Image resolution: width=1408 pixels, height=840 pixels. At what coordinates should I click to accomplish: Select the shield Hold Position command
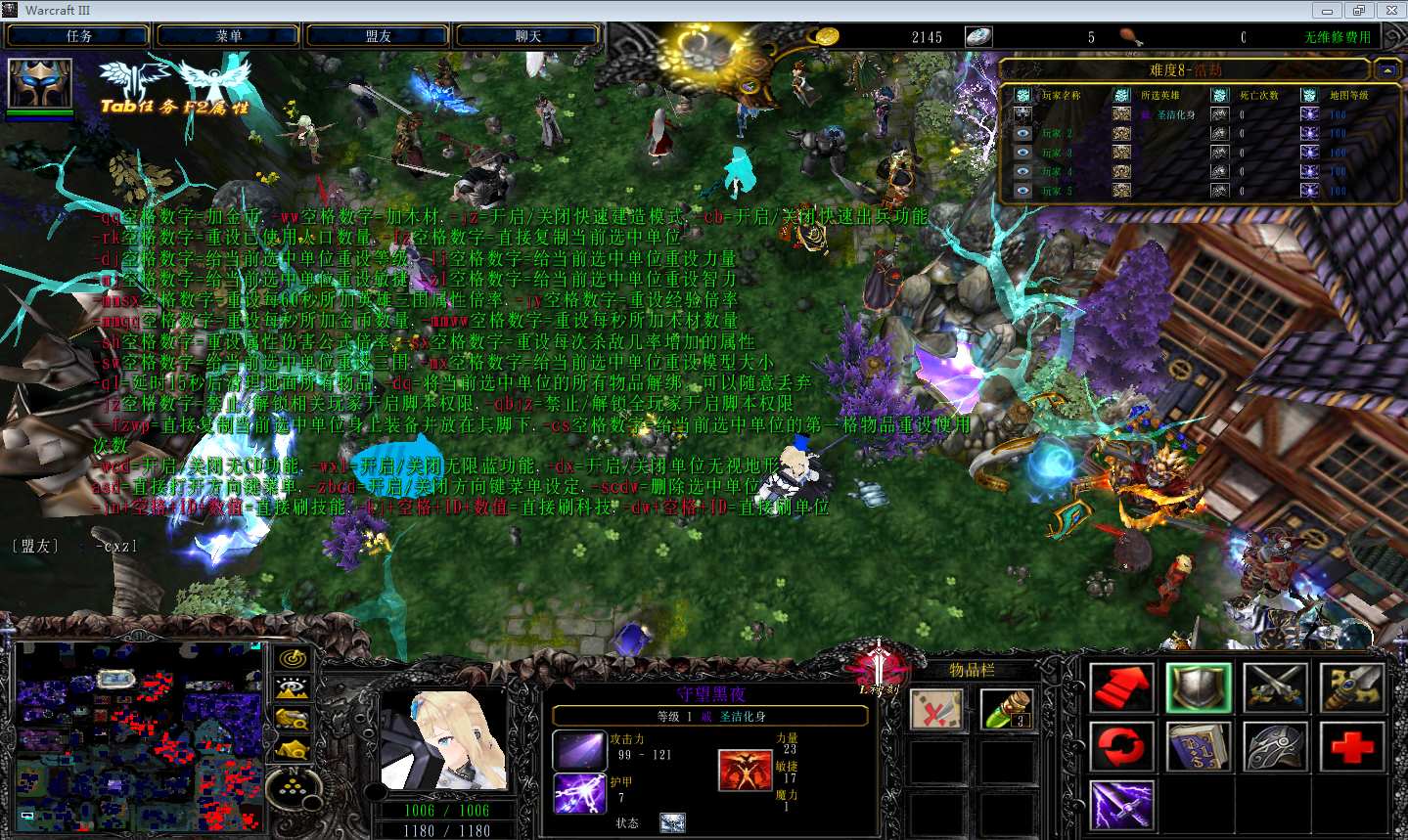pyautogui.click(x=1199, y=687)
